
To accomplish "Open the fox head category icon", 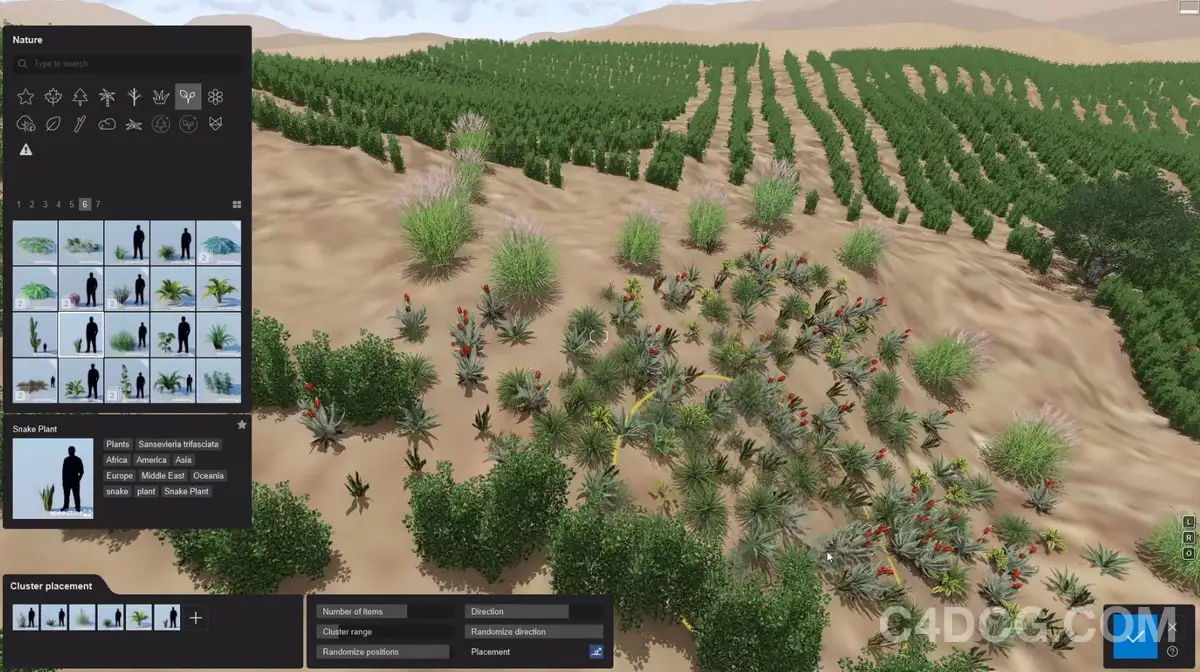I will pos(215,124).
